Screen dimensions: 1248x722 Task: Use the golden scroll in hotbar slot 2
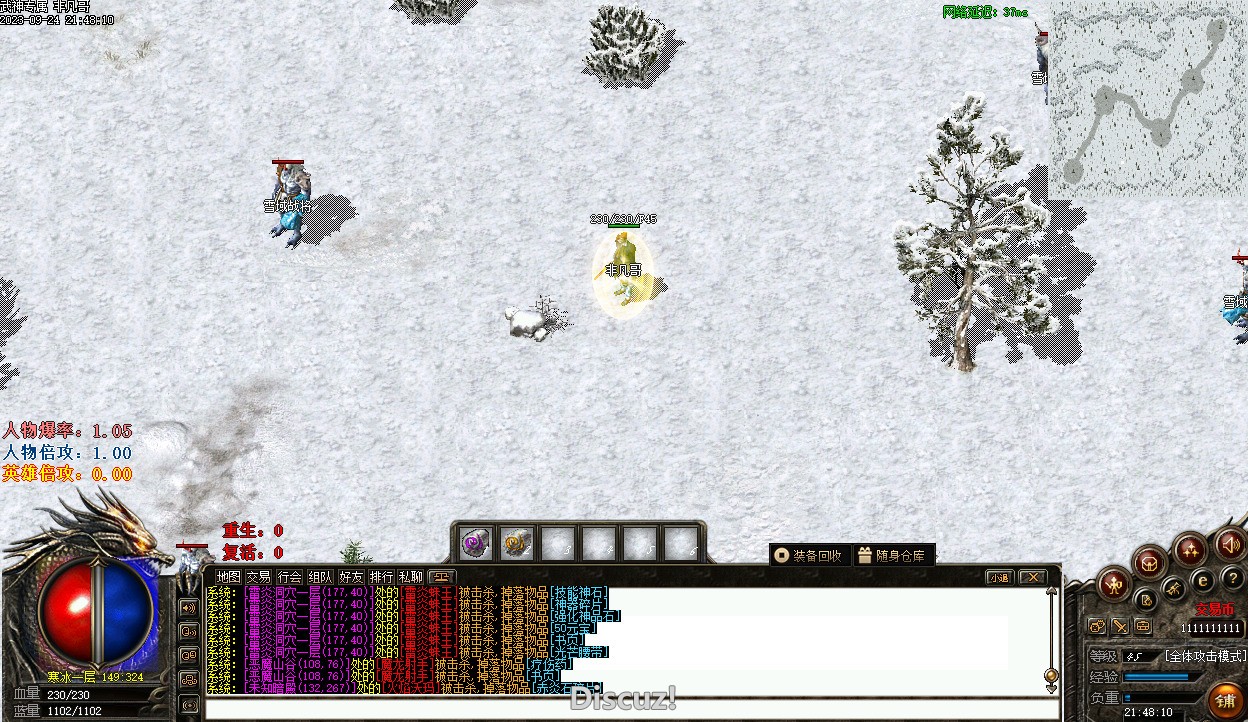click(x=516, y=543)
